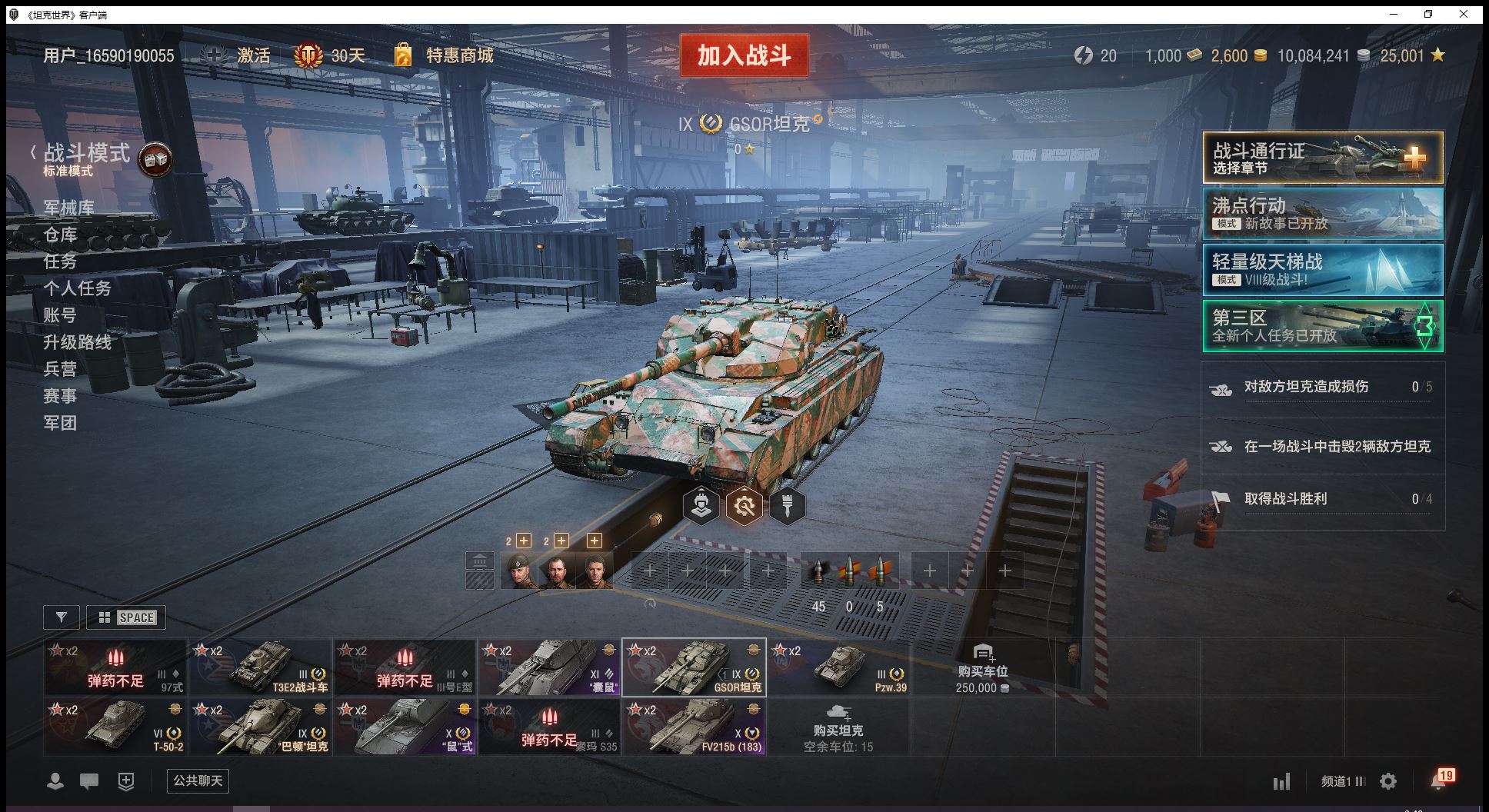This screenshot has width=1489, height=812.
Task: Open the 第三区 personal missions banner
Action: [1322, 326]
